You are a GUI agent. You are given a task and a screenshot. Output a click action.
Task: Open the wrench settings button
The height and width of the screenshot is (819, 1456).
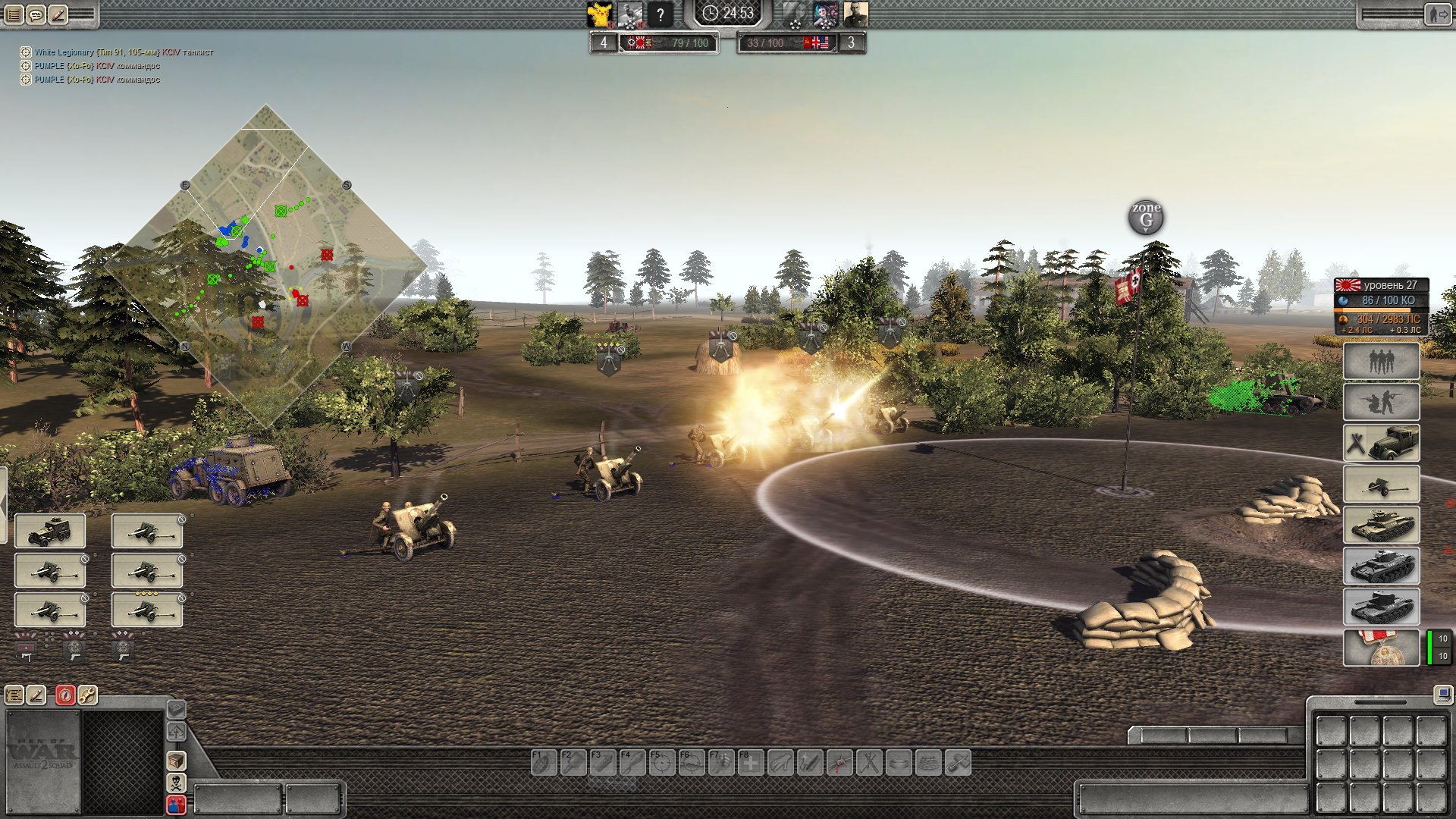tap(87, 695)
